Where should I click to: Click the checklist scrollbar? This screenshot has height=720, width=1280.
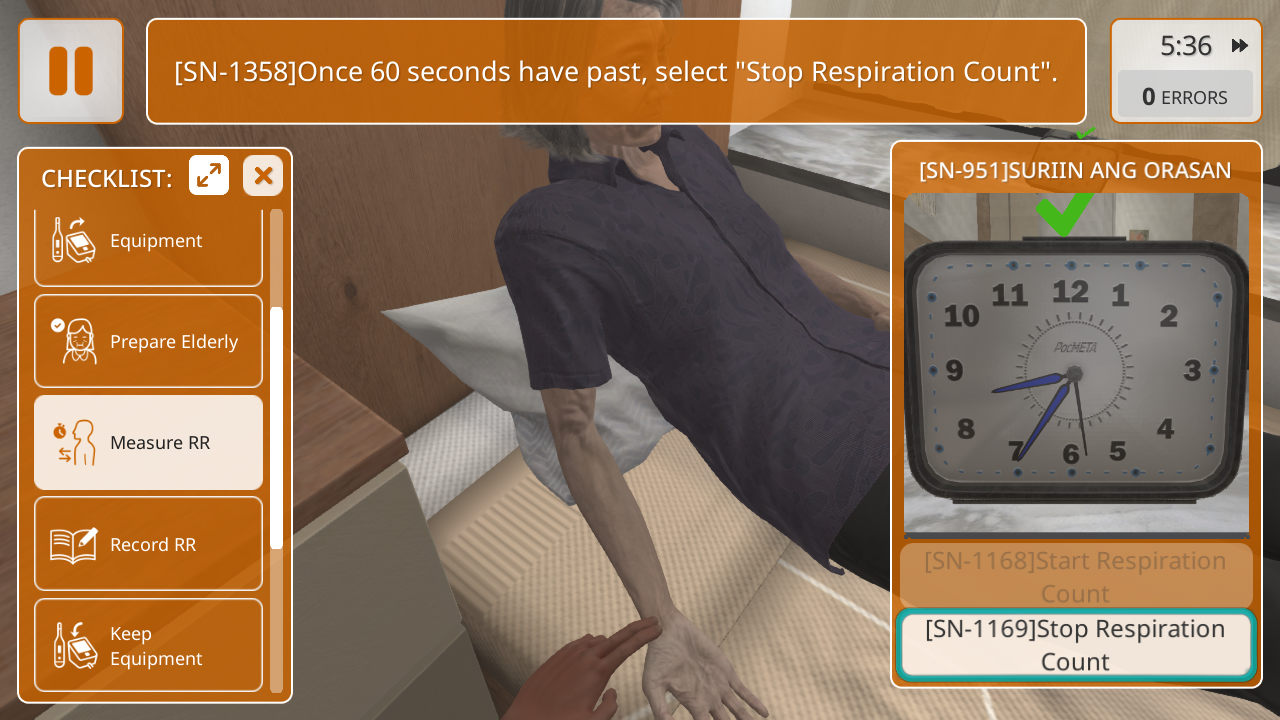click(x=276, y=428)
